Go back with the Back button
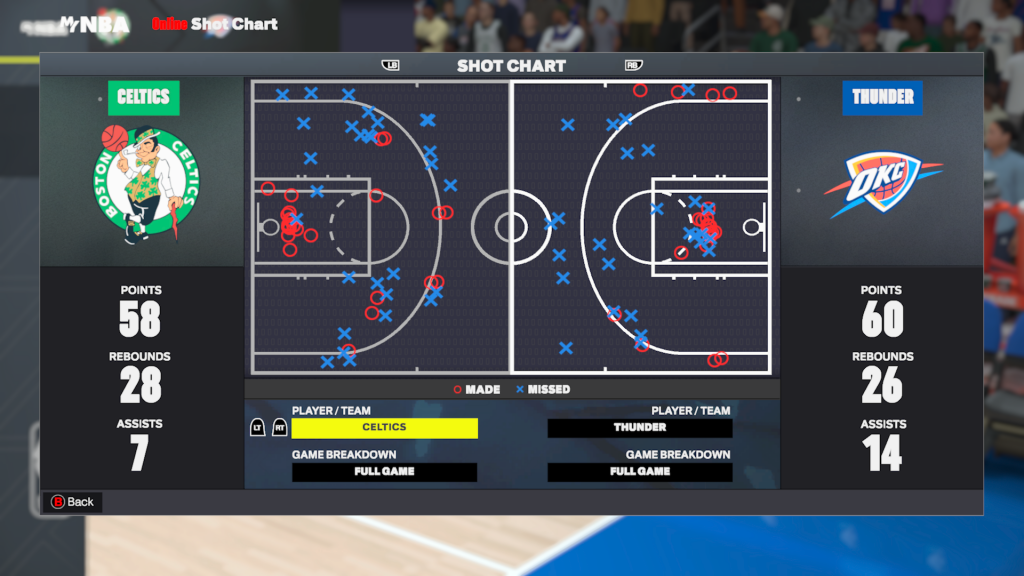 coord(72,502)
